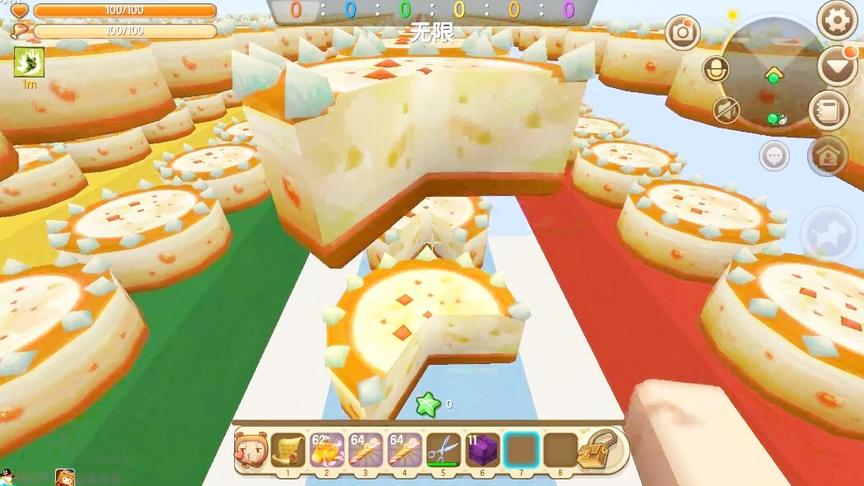864x486 pixels.
Task: Click the green star icon above the hotbar
Action: (428, 404)
